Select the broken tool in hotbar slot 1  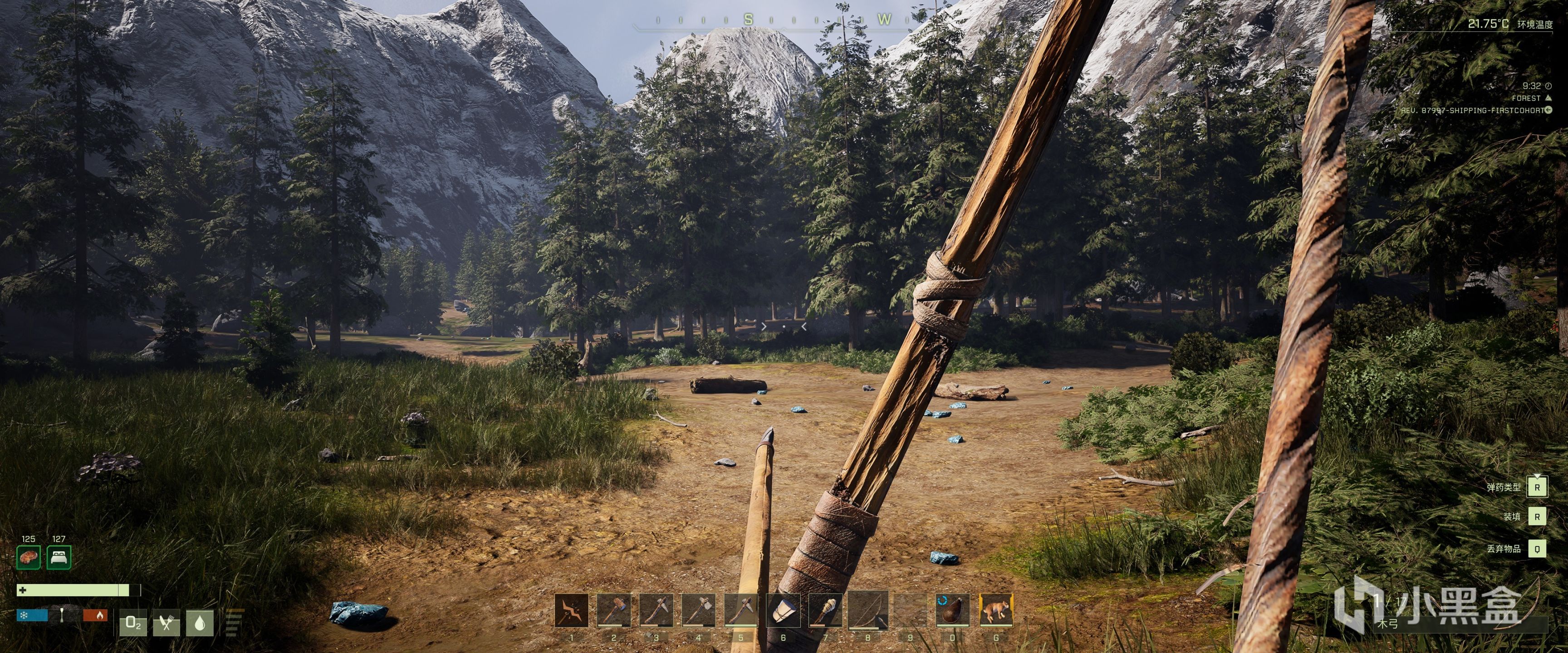(x=571, y=610)
